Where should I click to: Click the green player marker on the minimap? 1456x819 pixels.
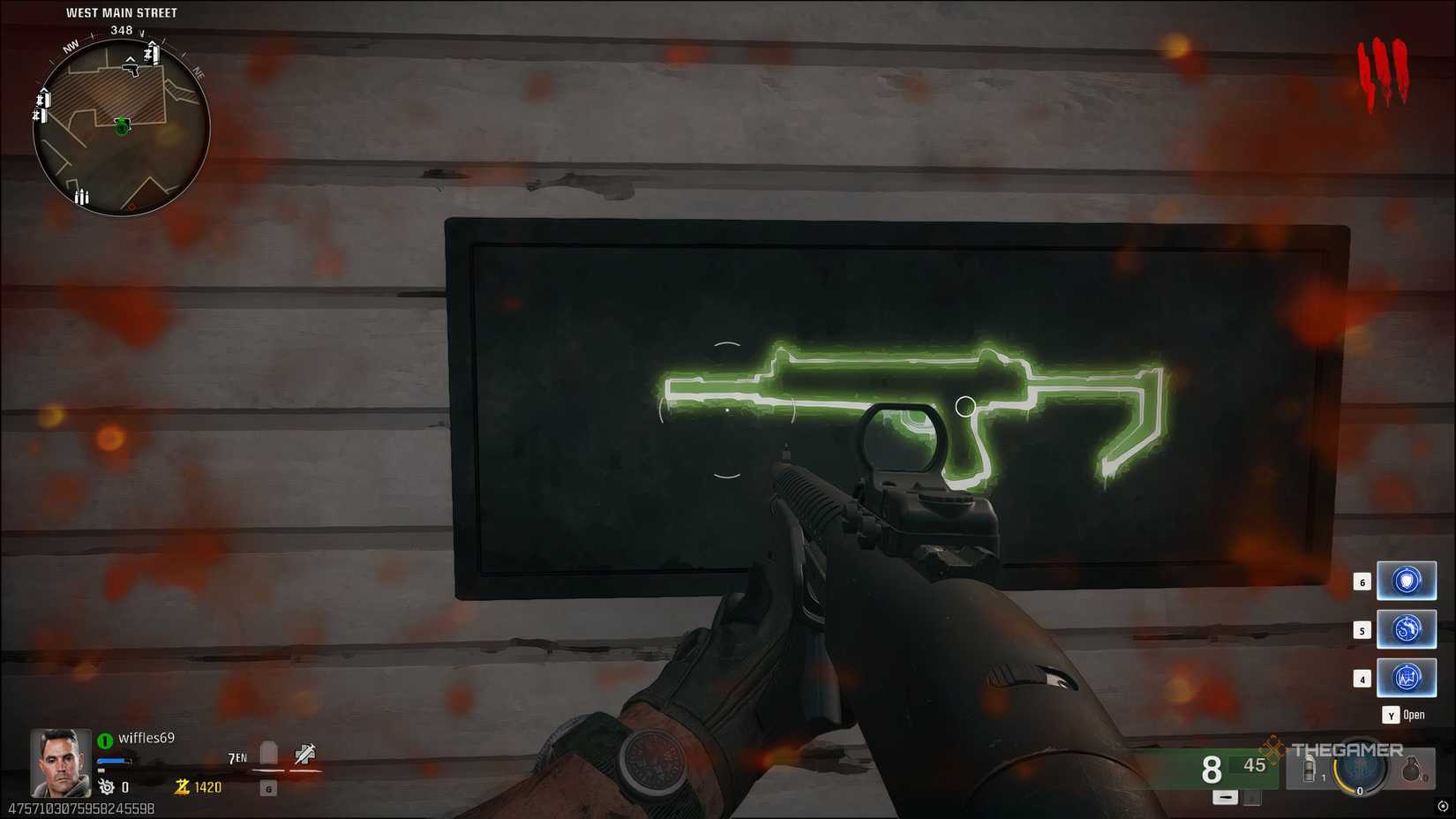tap(121, 125)
